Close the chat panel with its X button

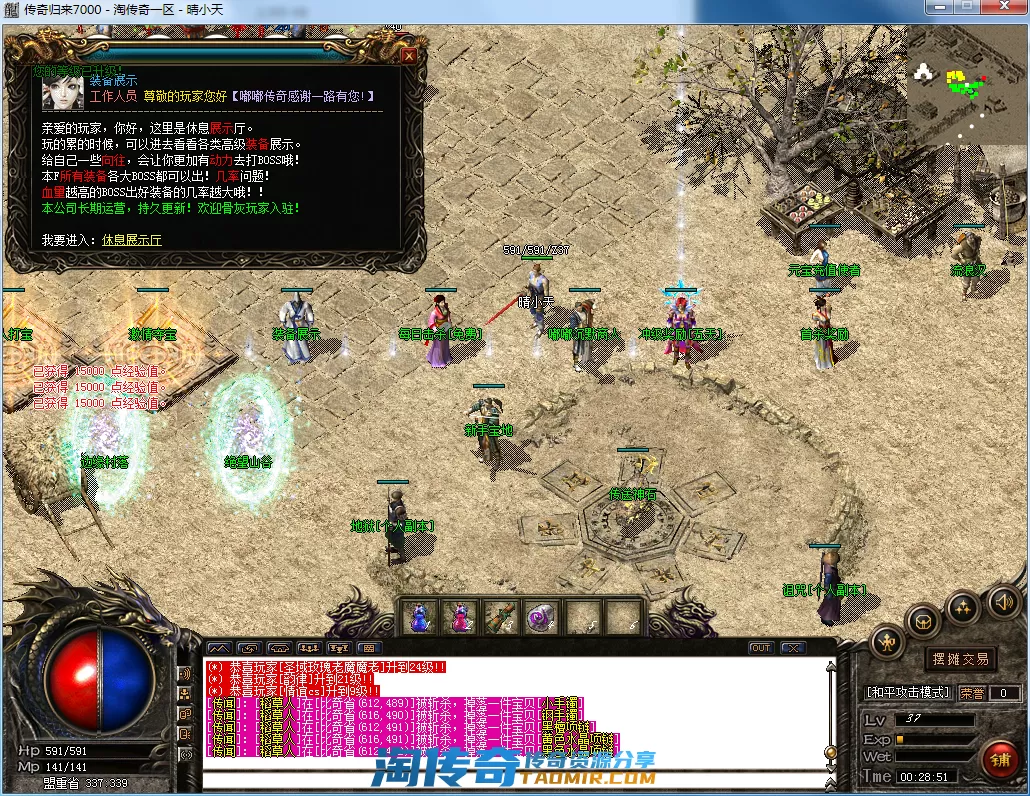coord(793,648)
